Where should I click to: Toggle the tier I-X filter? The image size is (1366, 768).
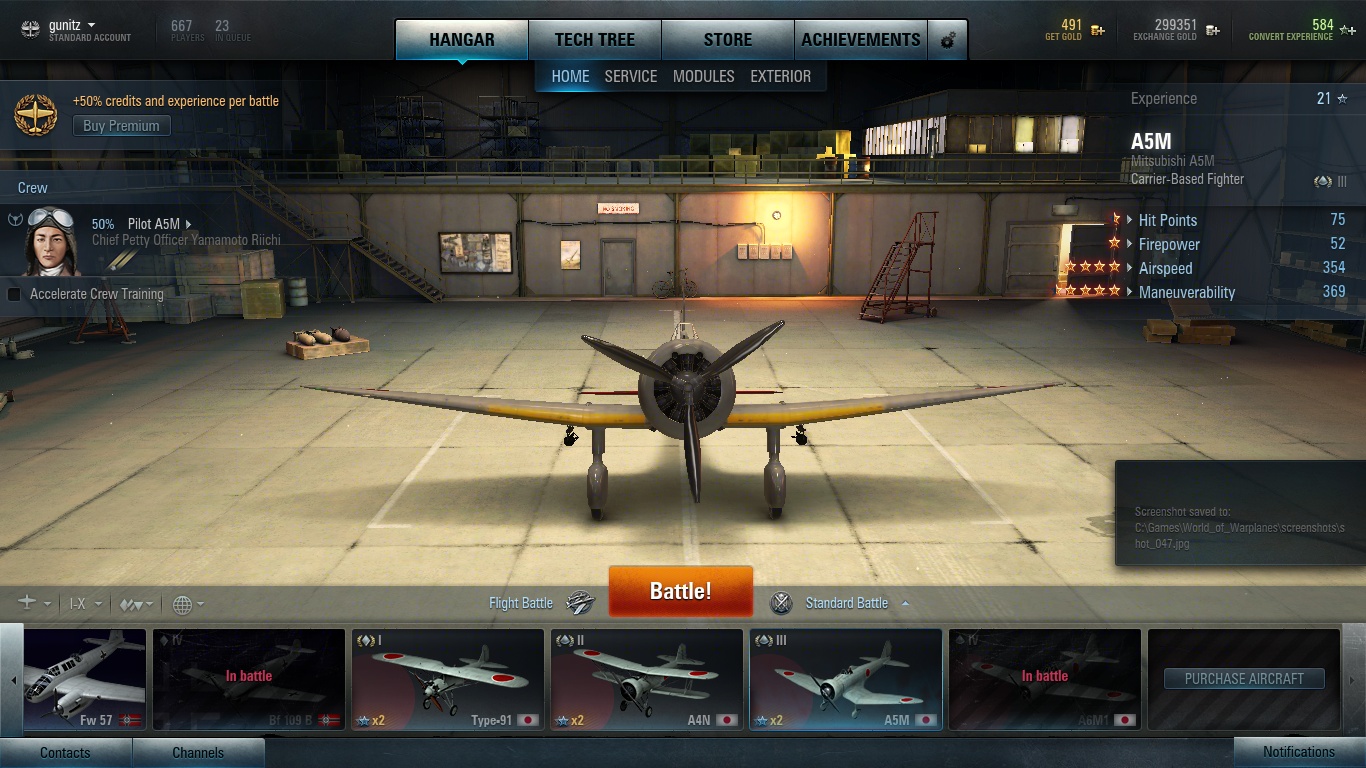77,604
